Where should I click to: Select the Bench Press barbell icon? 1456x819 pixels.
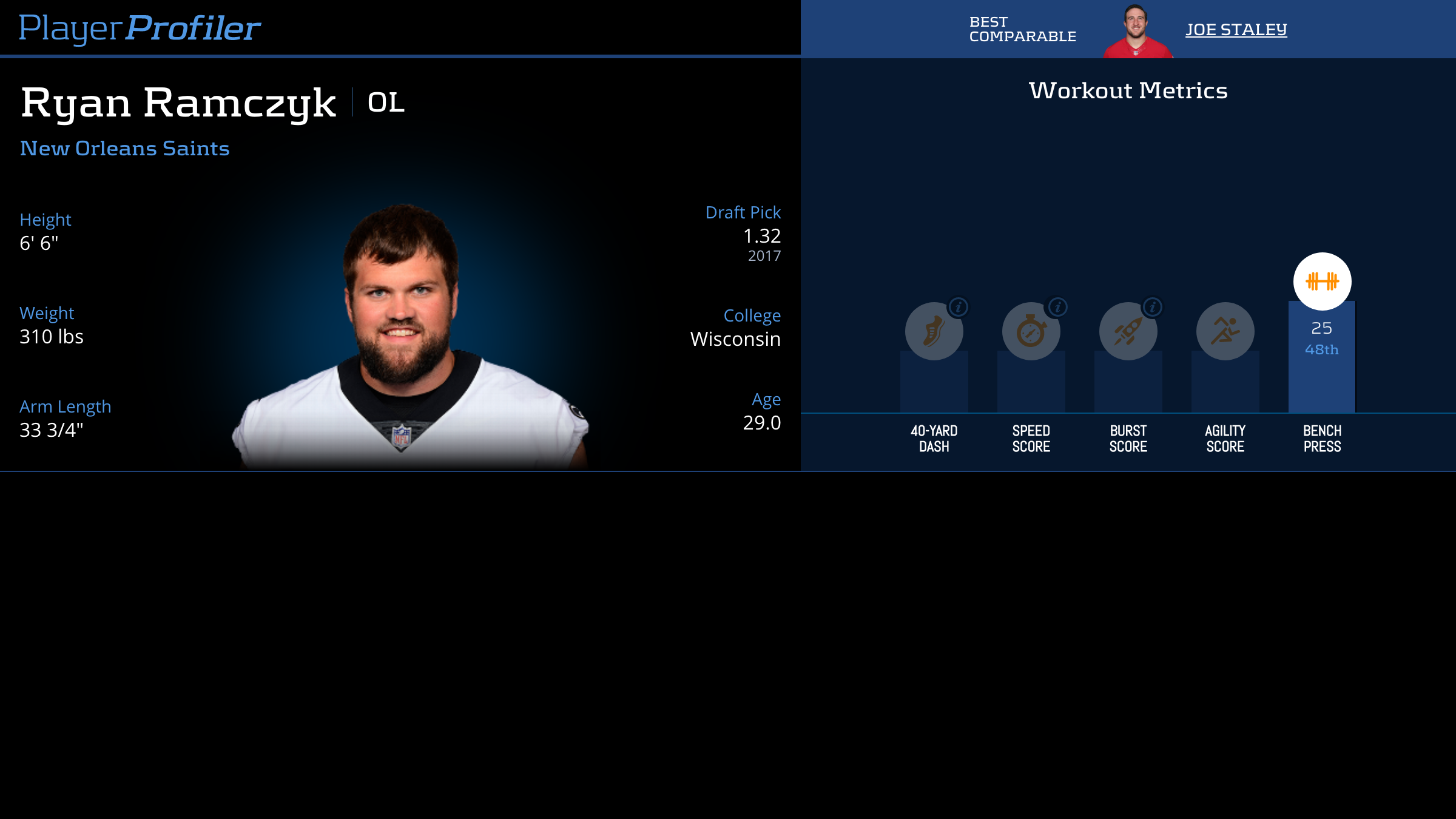[1322, 281]
